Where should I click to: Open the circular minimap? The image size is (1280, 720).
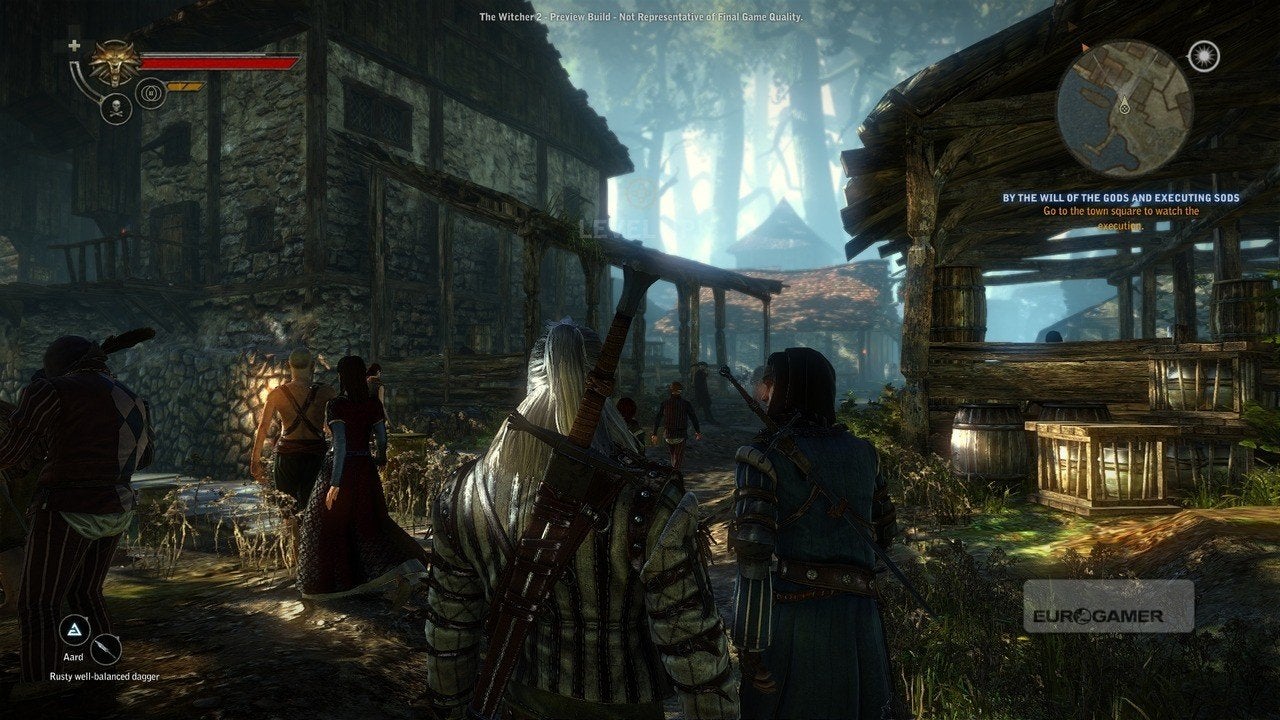tap(1124, 108)
